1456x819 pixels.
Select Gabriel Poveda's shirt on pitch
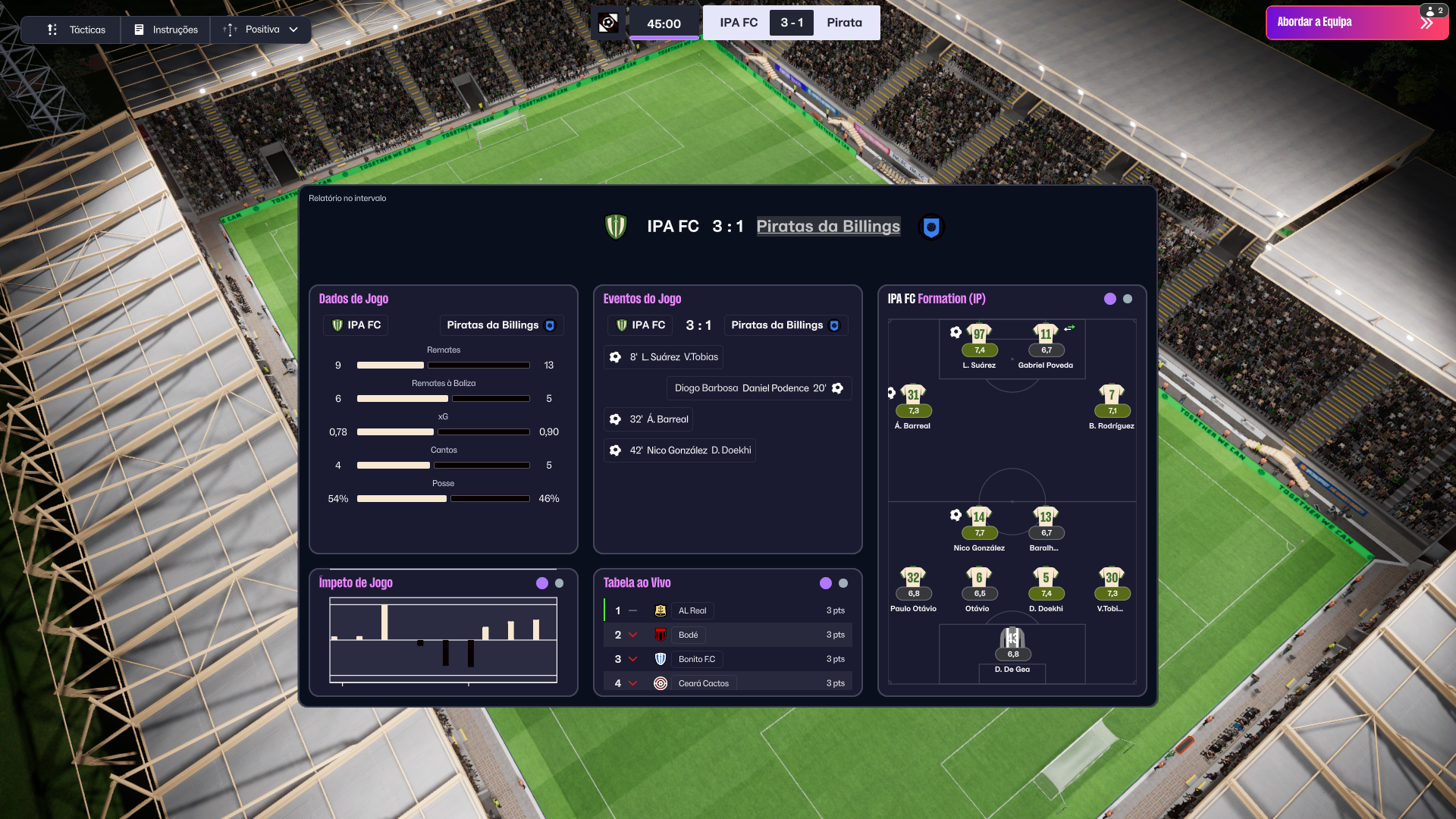tap(1046, 335)
